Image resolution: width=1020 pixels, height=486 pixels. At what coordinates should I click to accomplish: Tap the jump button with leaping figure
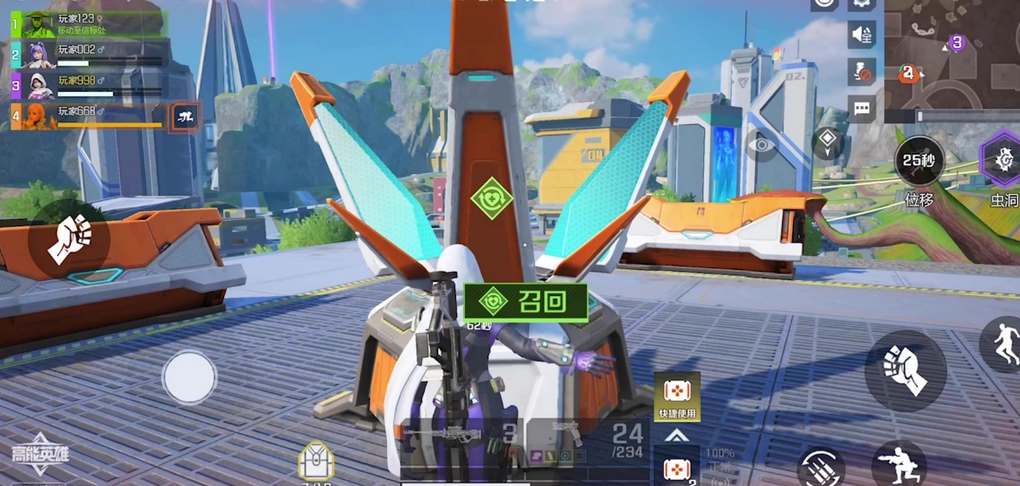1001,345
